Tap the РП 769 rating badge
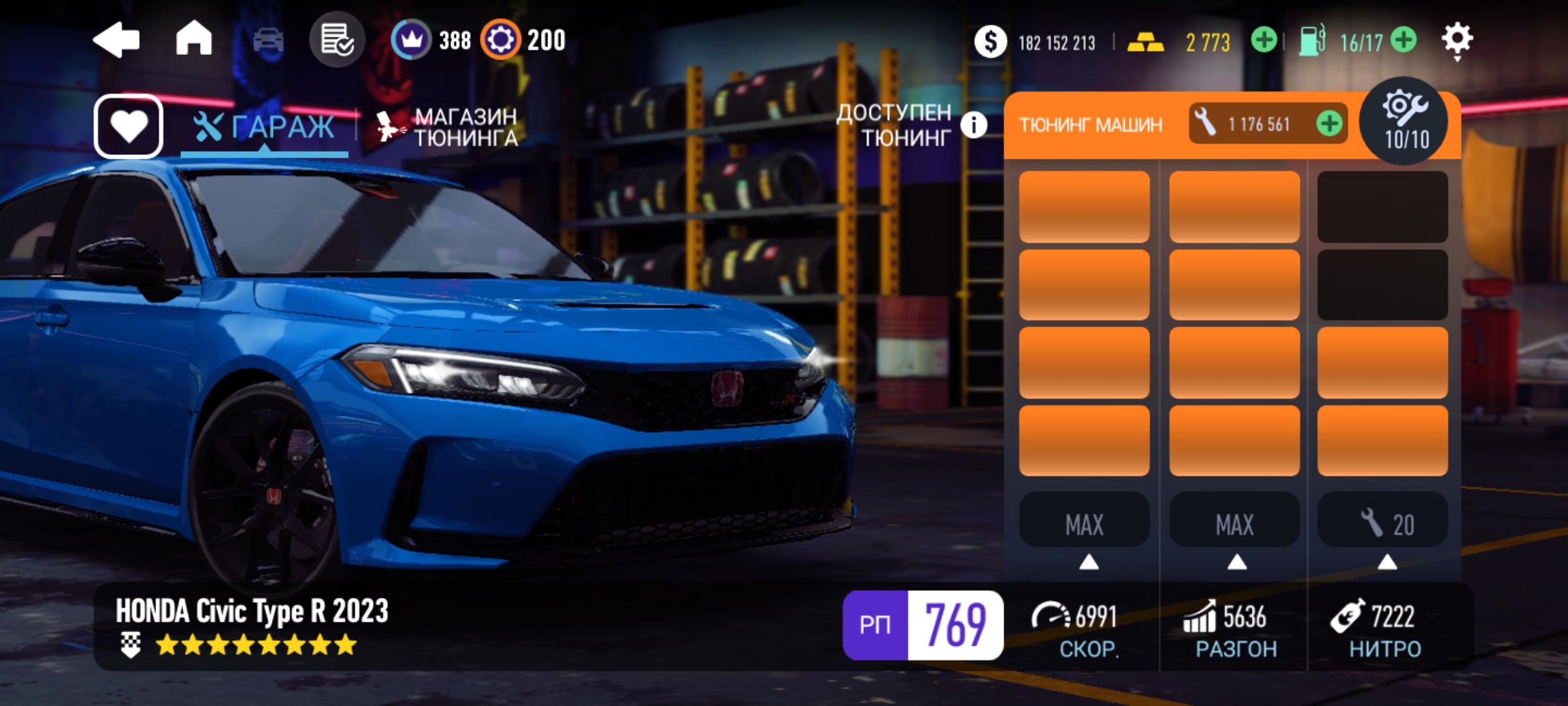This screenshot has width=1568, height=706. [923, 625]
